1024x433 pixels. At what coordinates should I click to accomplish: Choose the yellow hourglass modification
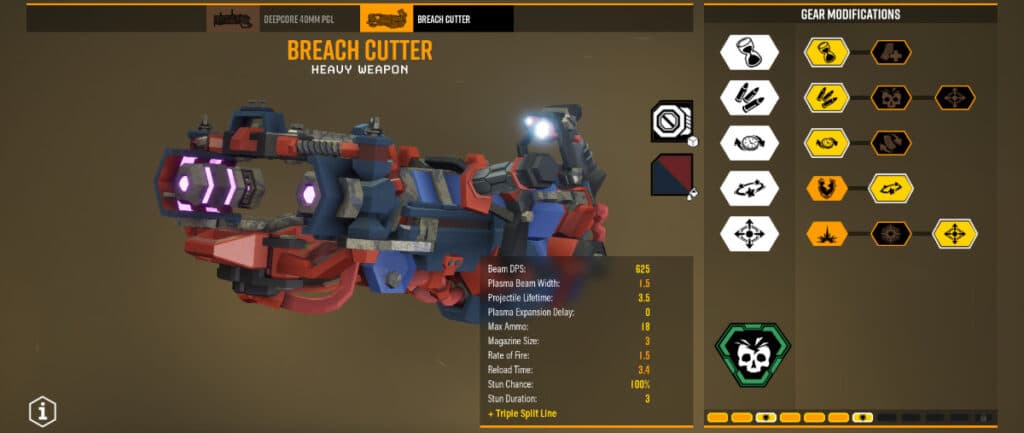point(827,52)
